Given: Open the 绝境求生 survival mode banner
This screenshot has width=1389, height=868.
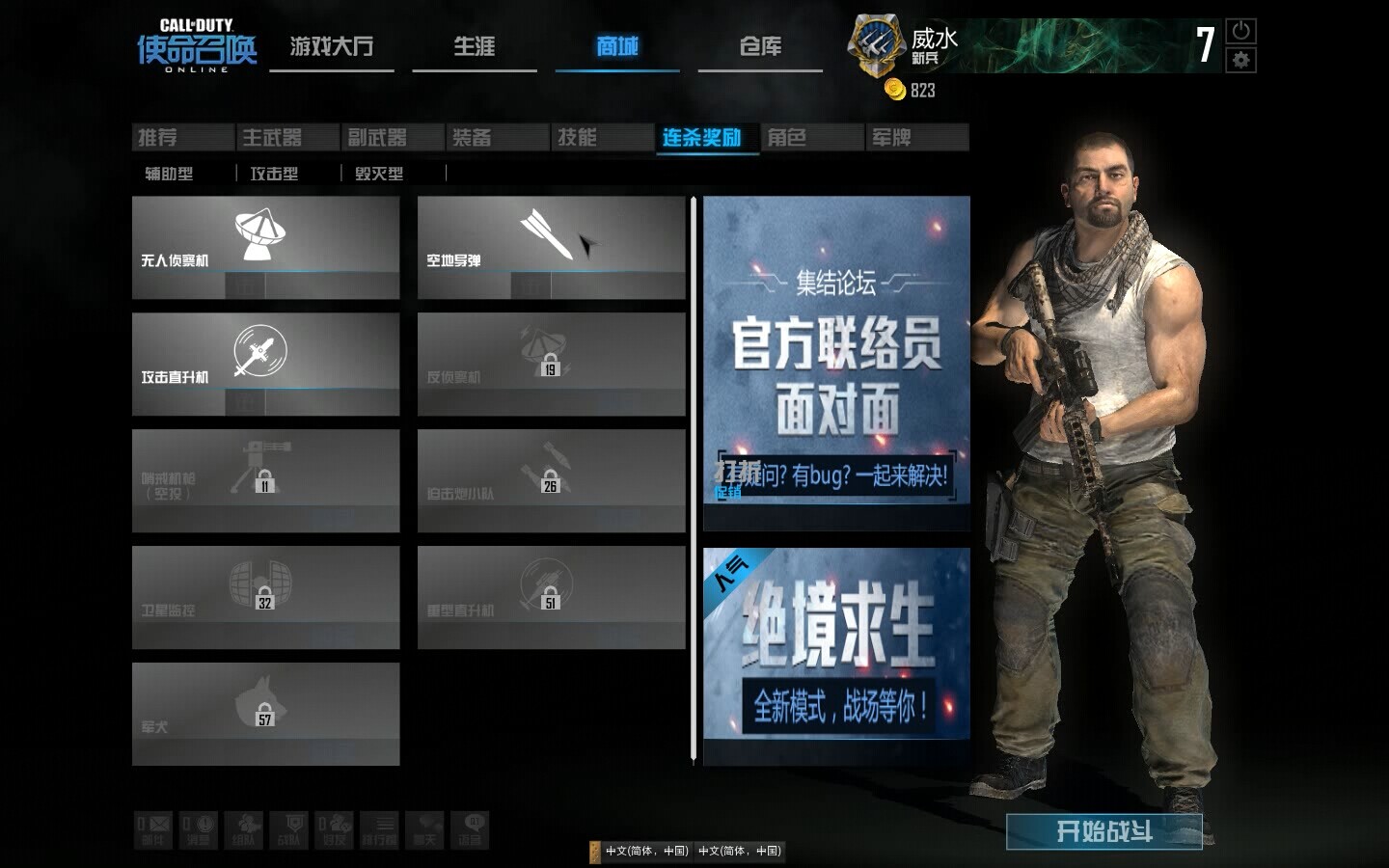Looking at the screenshot, I should pos(836,656).
